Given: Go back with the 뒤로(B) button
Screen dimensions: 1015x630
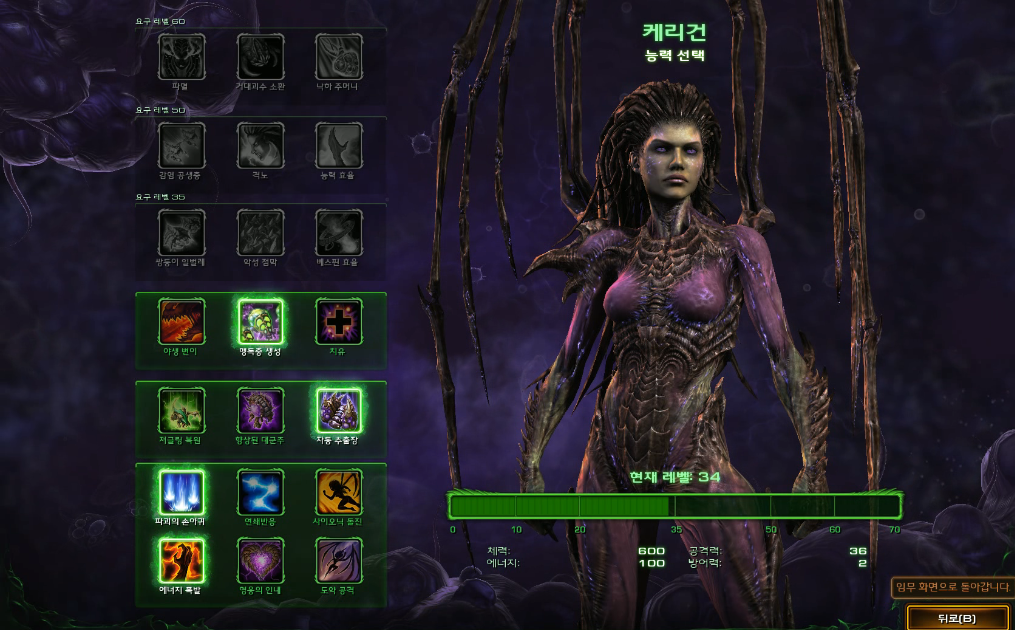Looking at the screenshot, I should tap(957, 617).
